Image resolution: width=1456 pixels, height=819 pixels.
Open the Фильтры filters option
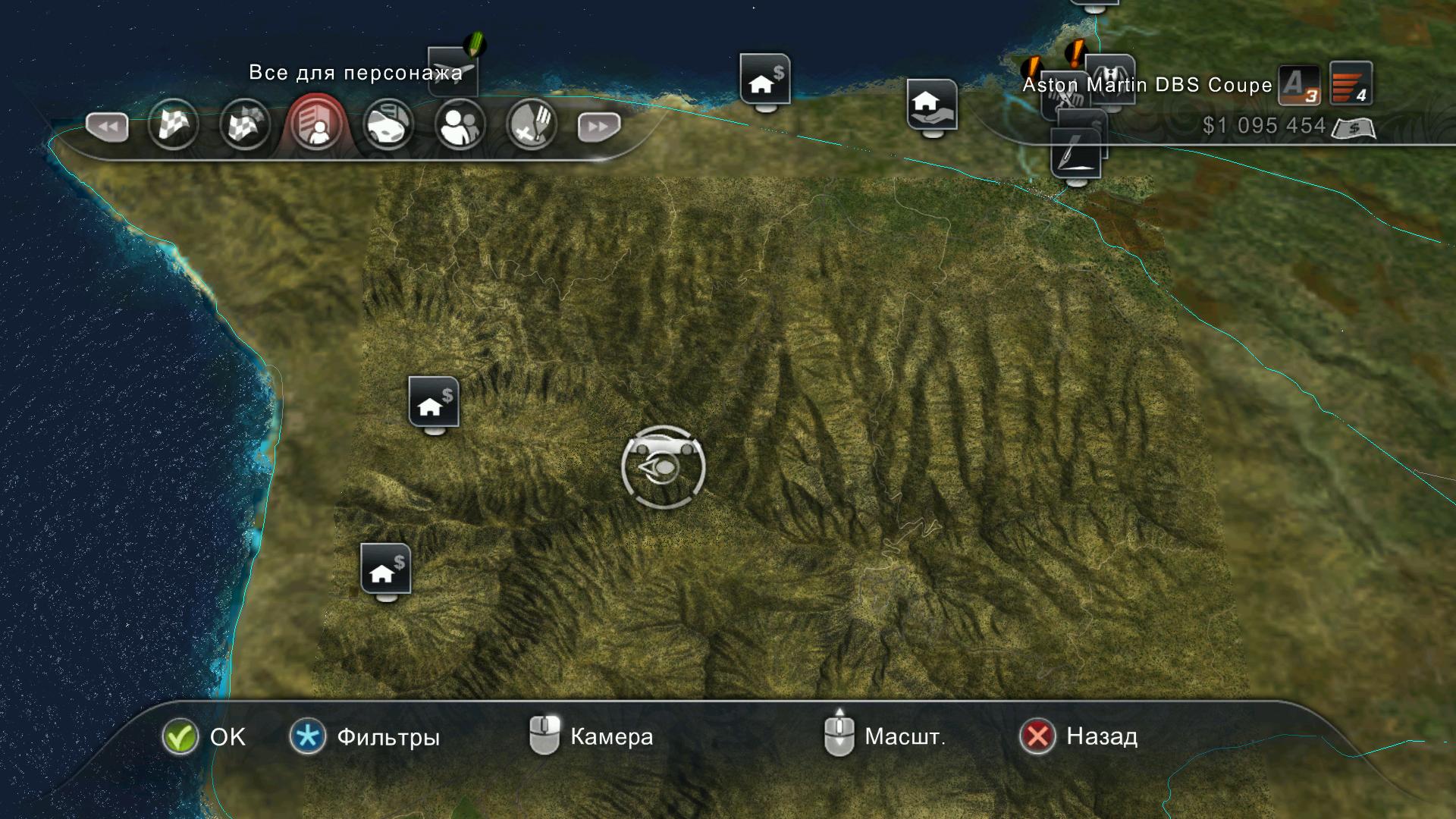(308, 736)
